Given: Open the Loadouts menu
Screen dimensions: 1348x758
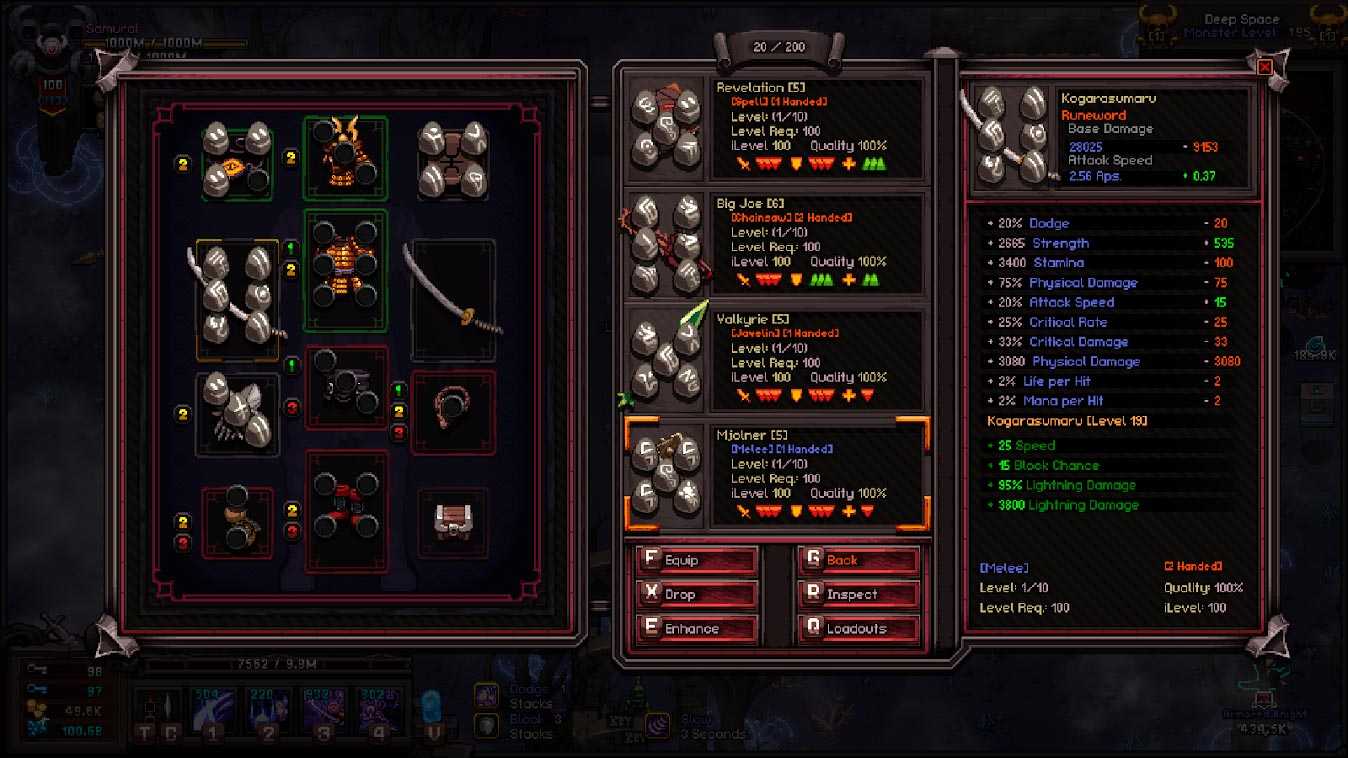Looking at the screenshot, I should click(858, 629).
